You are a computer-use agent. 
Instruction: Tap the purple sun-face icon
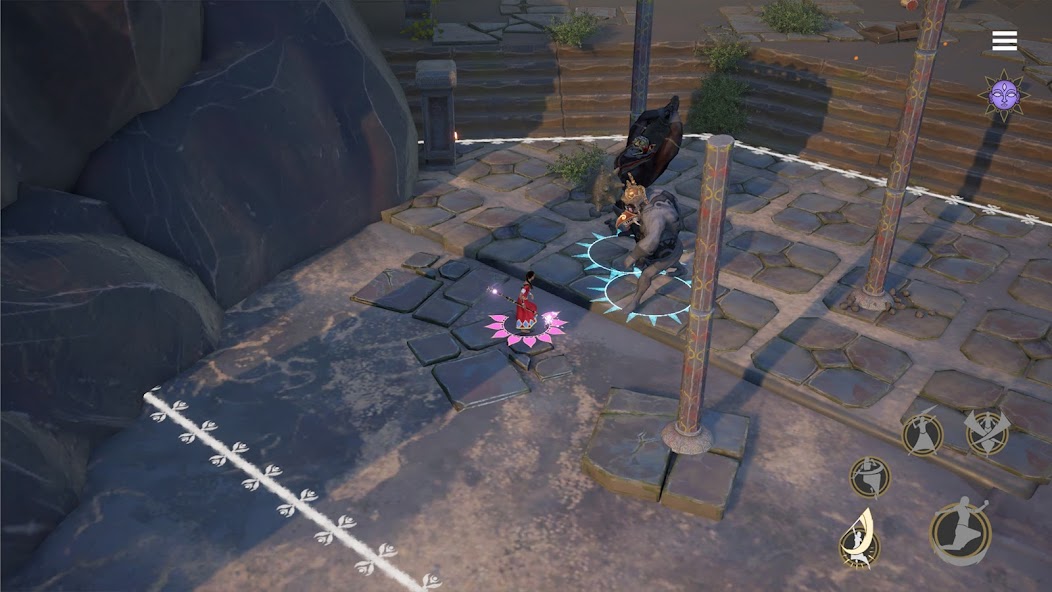click(x=1003, y=96)
